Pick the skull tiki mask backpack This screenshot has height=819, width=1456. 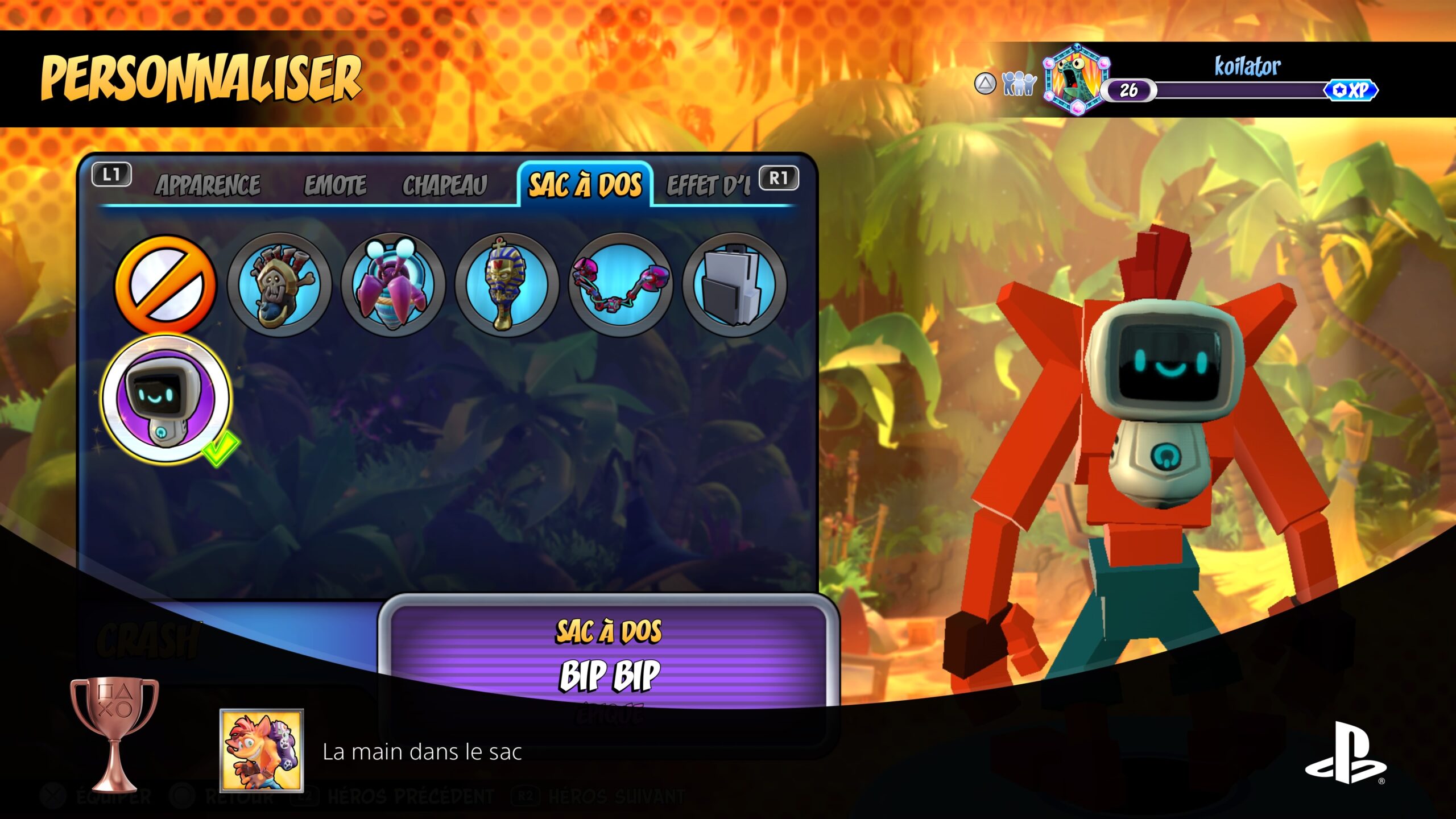[x=279, y=284]
